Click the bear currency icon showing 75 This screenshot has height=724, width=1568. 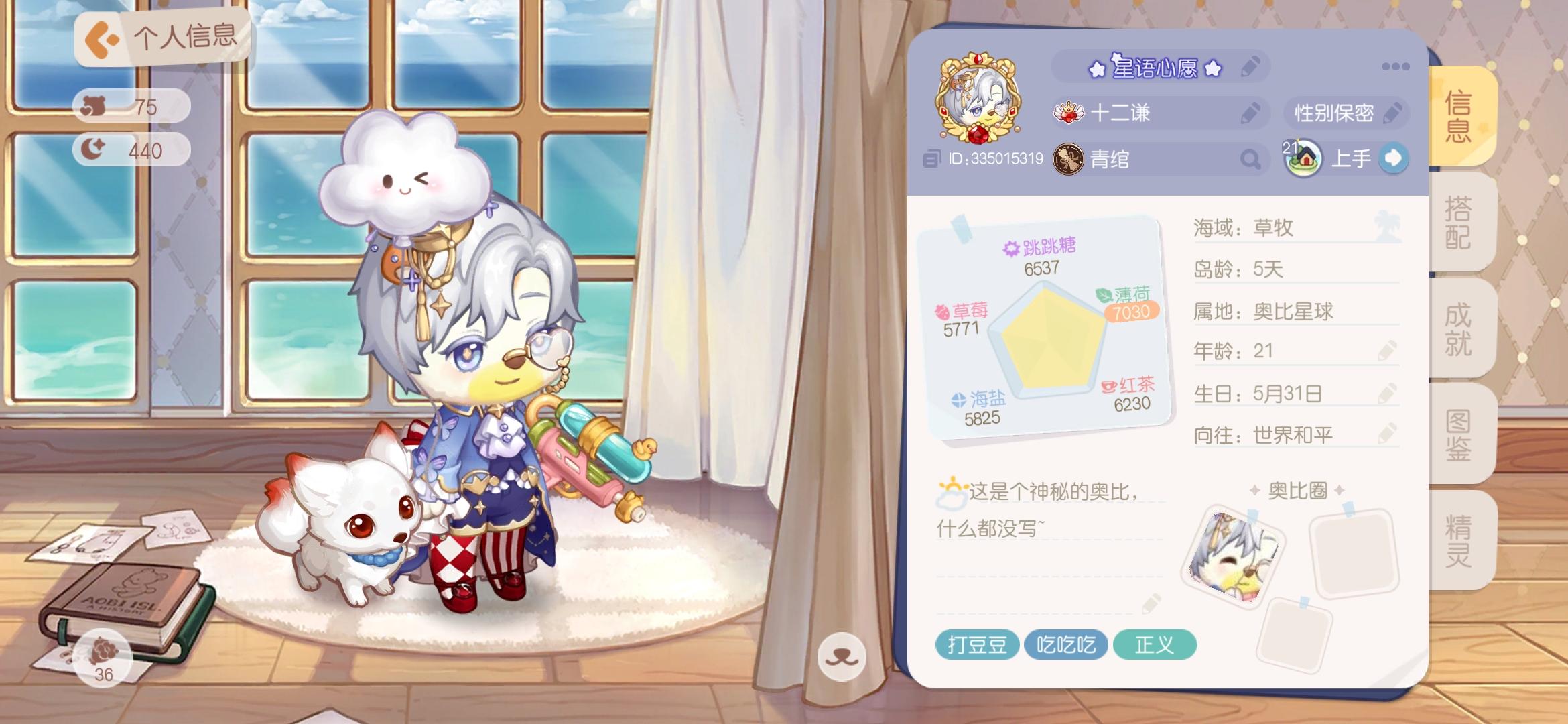(94, 104)
